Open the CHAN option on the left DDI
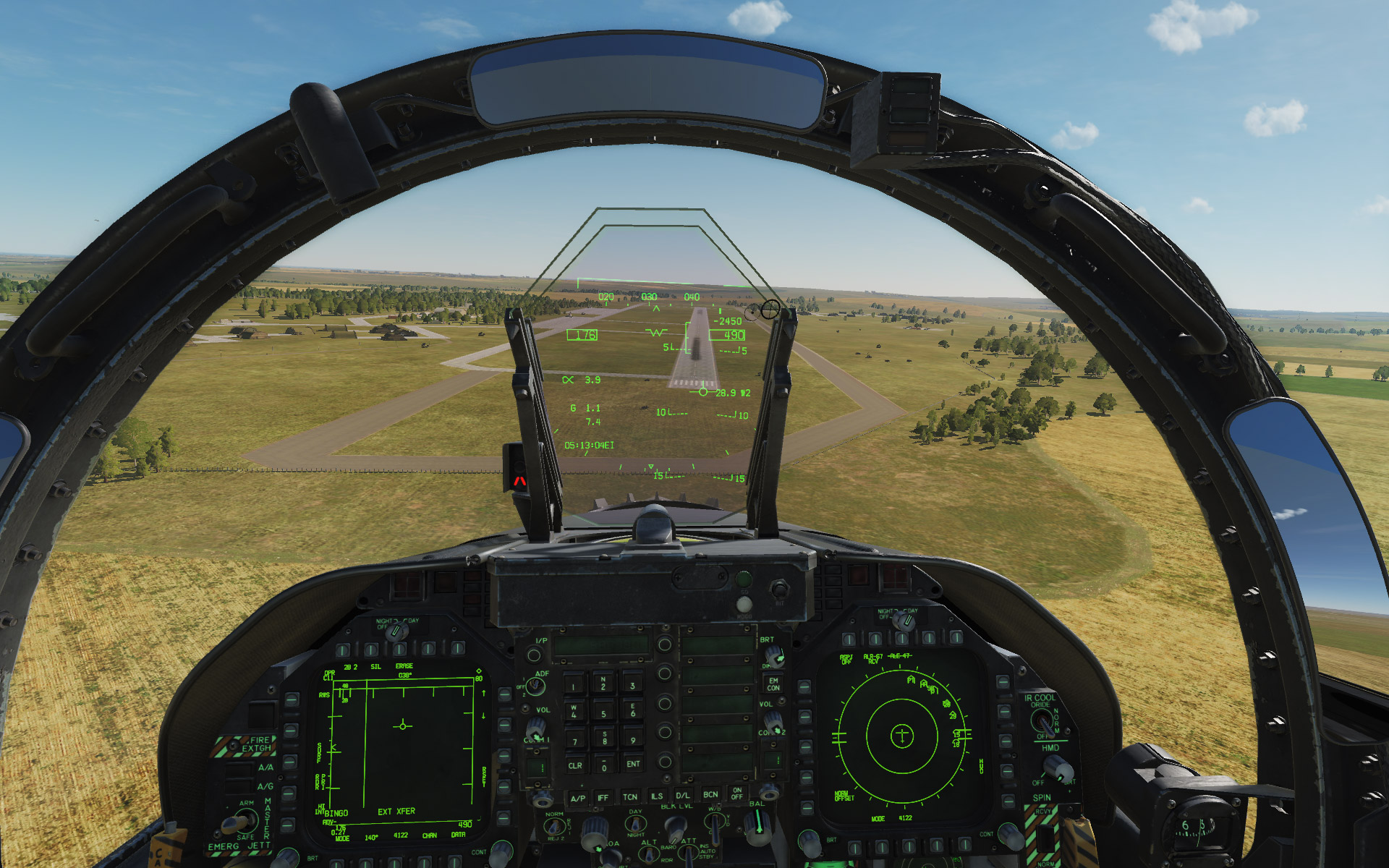Viewport: 1389px width, 868px height. (425, 862)
